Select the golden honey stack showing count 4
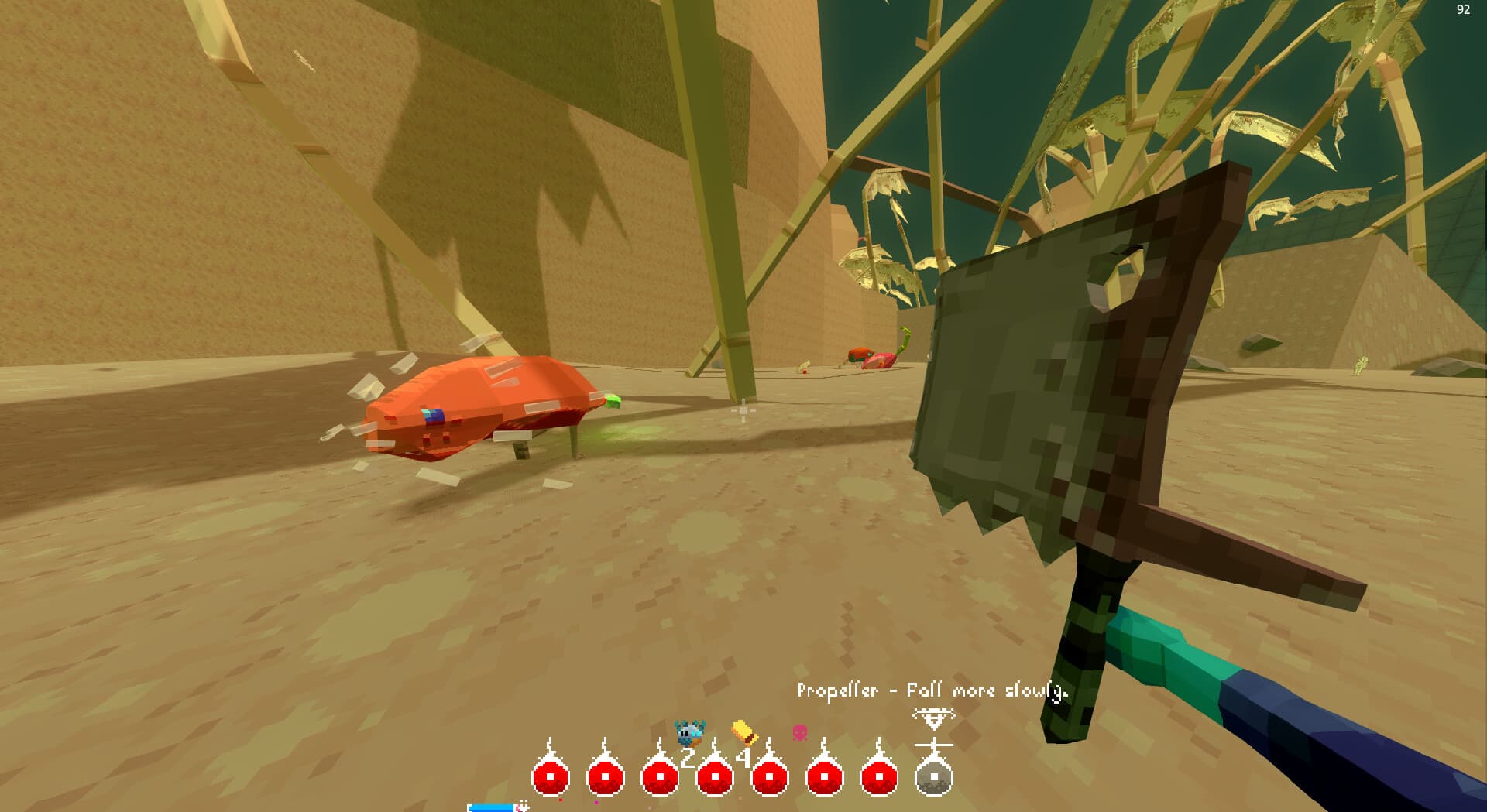Image resolution: width=1487 pixels, height=812 pixels. pyautogui.click(x=744, y=734)
